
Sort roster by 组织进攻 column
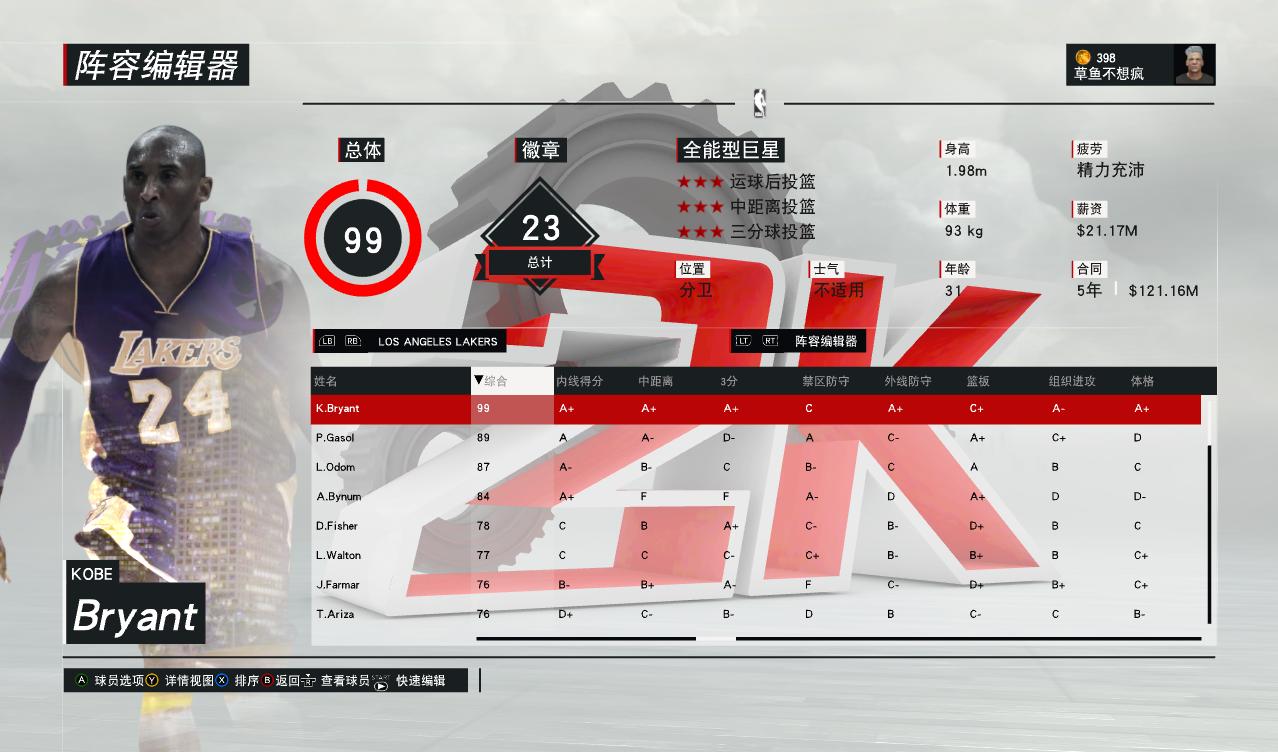(1072, 381)
